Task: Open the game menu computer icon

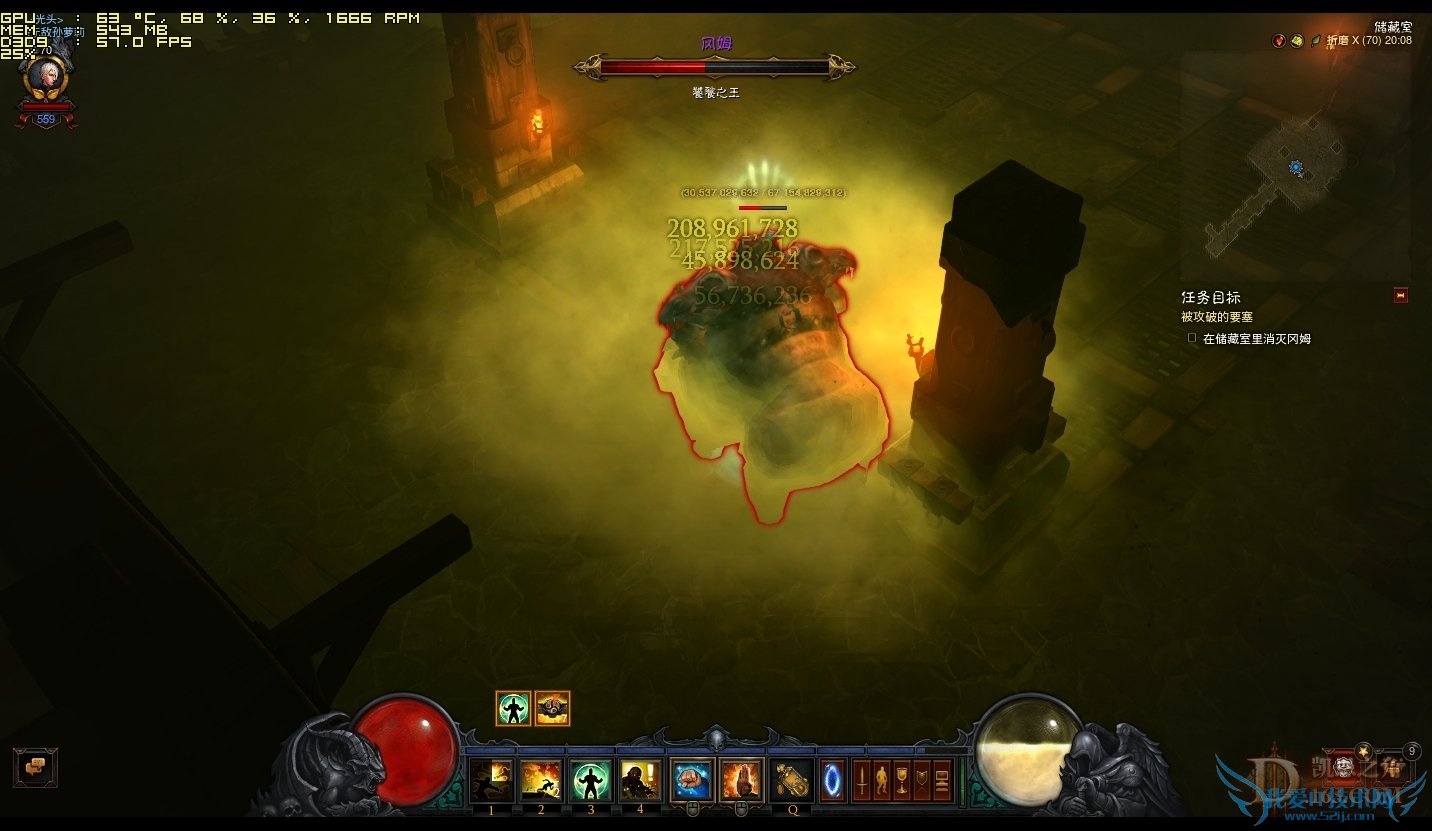Action: coord(942,780)
